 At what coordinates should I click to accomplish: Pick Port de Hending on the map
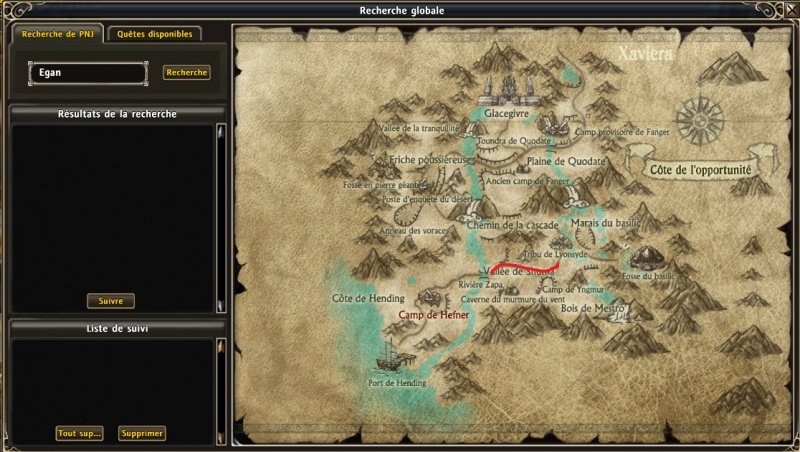click(x=396, y=382)
